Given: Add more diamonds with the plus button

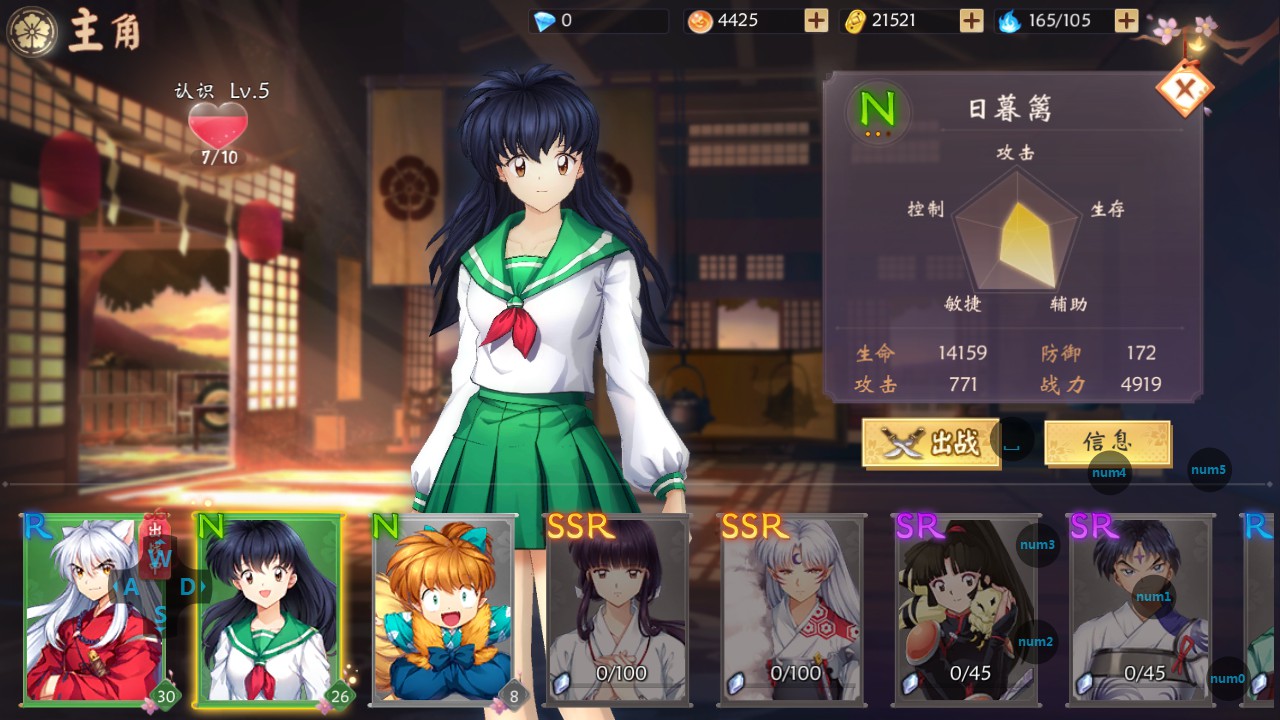Looking at the screenshot, I should (x=816, y=20).
